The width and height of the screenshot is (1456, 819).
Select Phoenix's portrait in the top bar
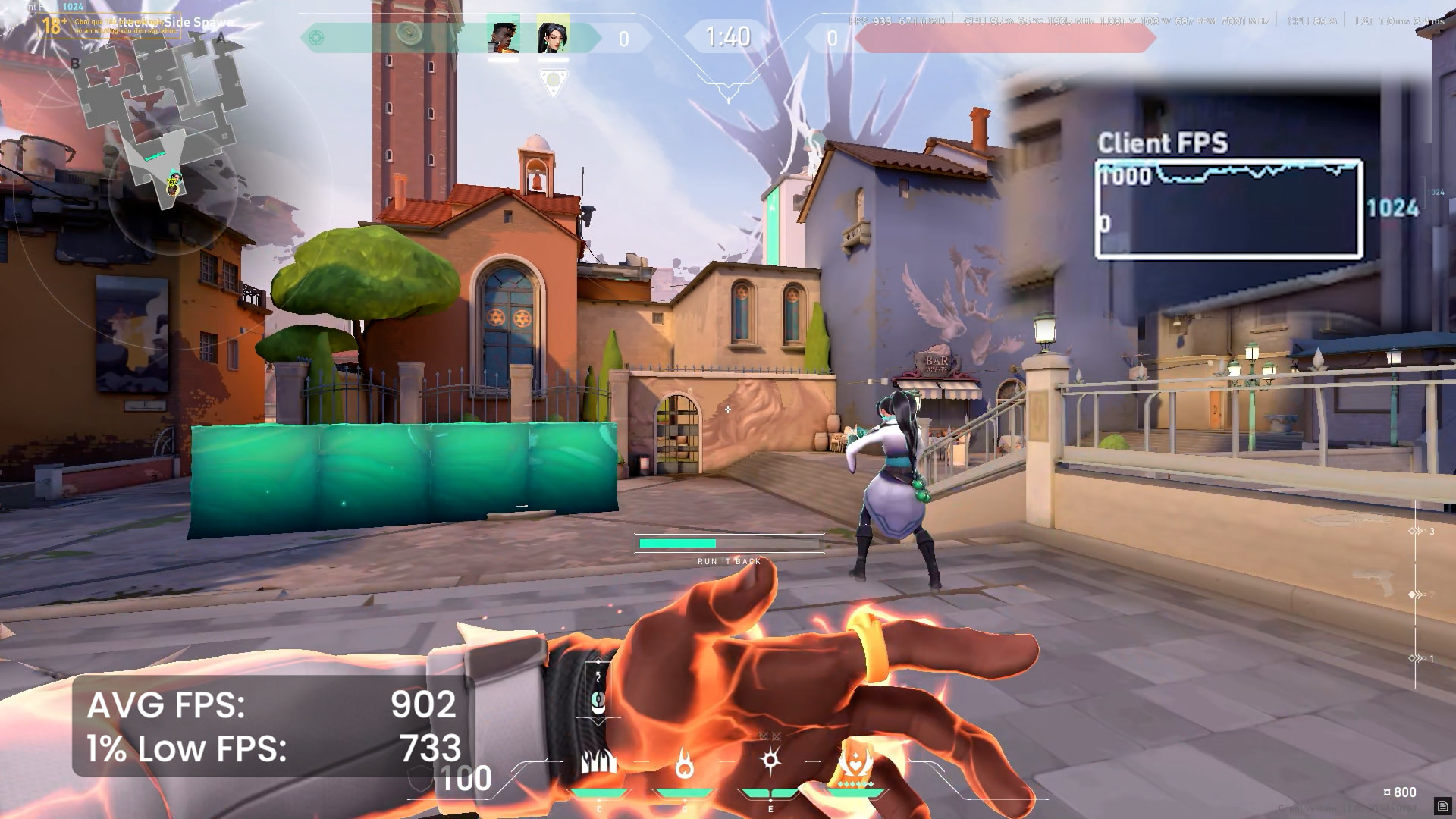504,36
